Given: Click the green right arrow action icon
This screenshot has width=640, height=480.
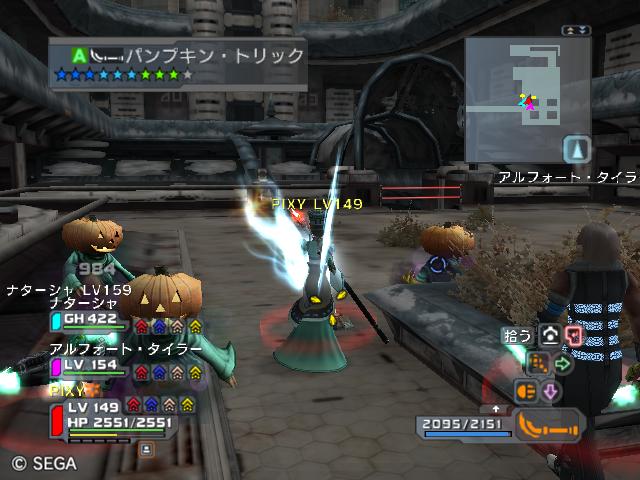Looking at the screenshot, I should click(562, 364).
